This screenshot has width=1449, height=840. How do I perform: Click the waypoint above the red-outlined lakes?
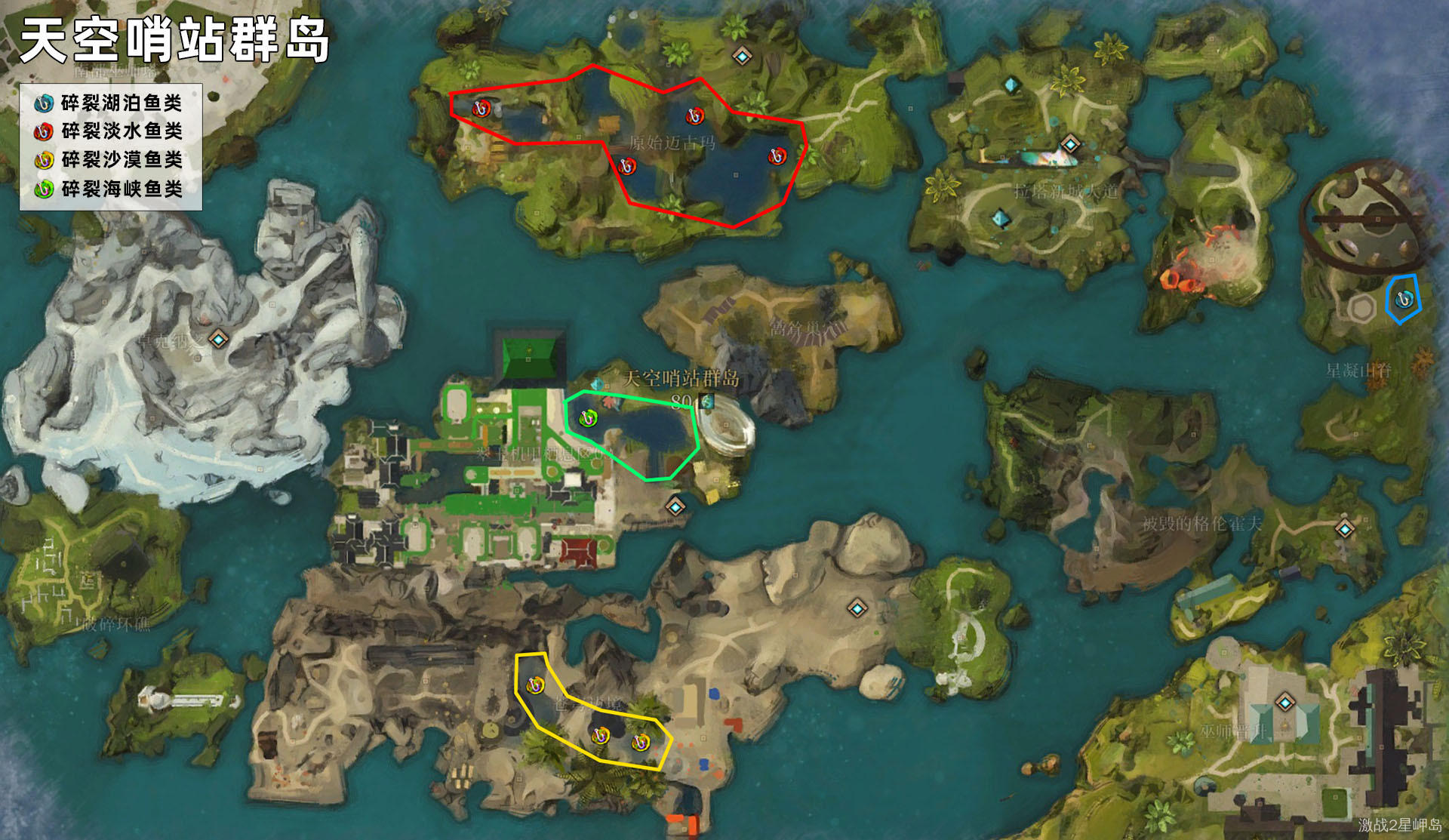743,57
